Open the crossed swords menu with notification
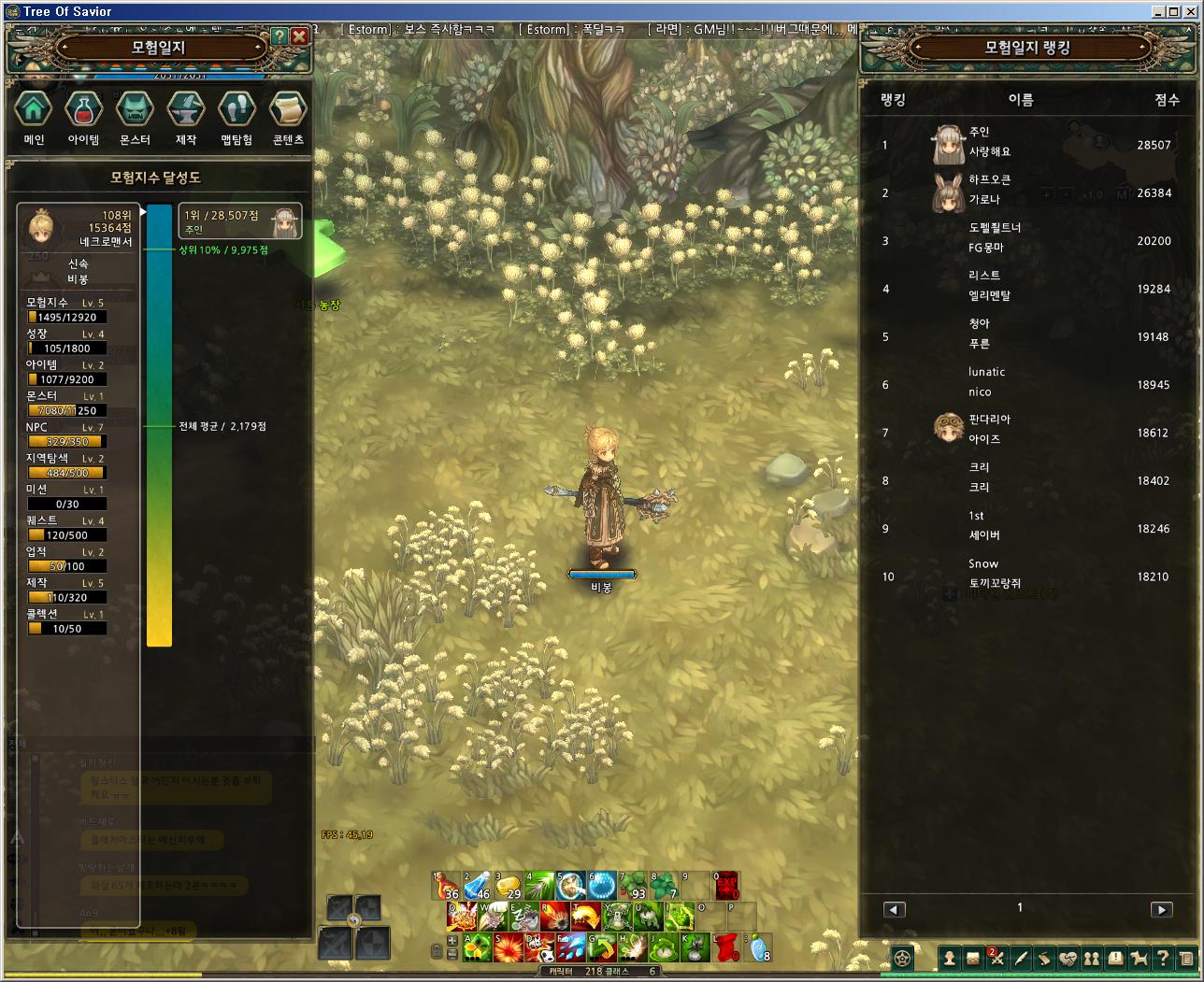 pyautogui.click(x=996, y=958)
